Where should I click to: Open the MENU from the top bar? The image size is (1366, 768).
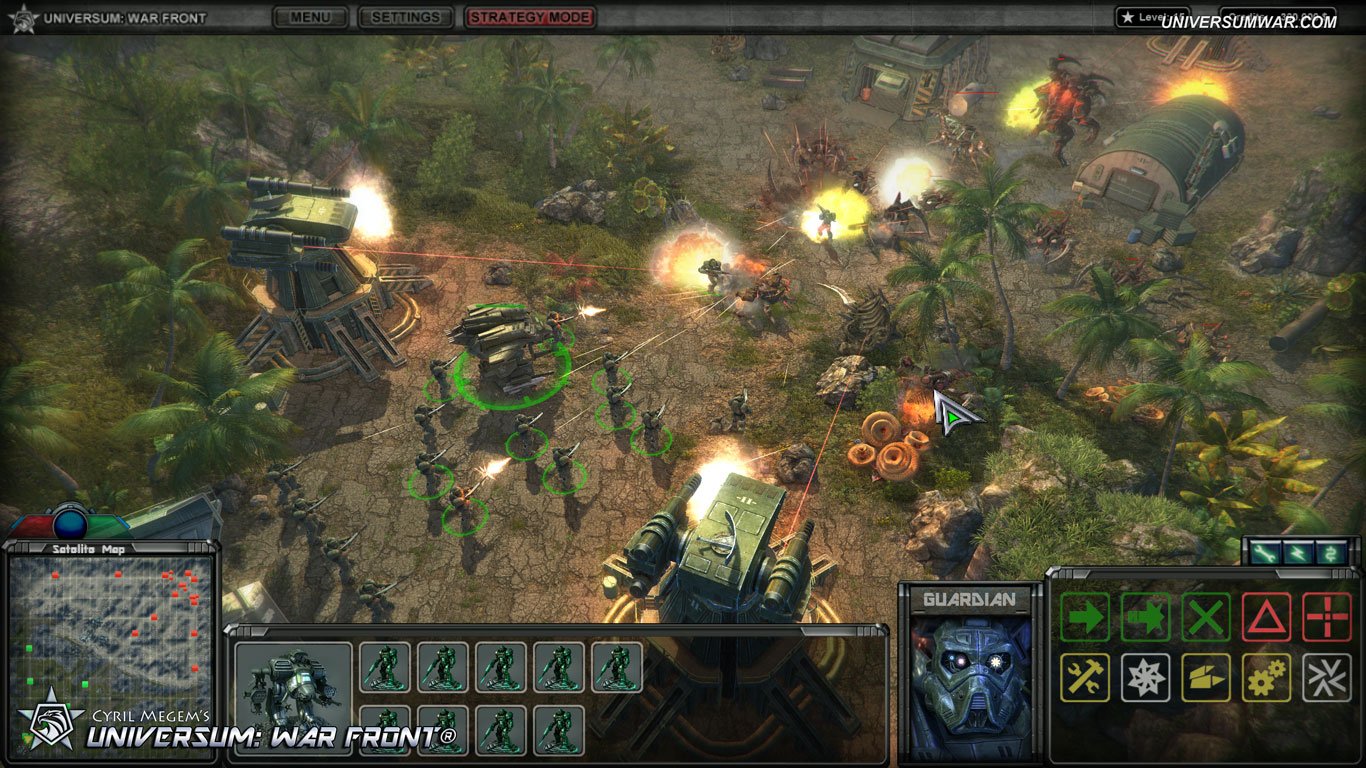(311, 17)
